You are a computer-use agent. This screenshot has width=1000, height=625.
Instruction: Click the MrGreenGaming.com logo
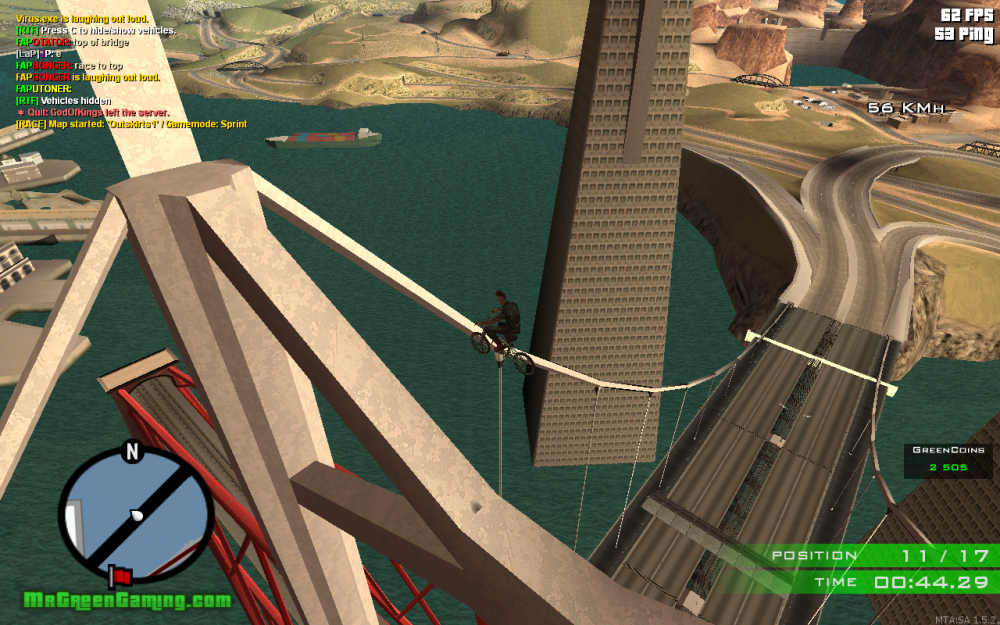coord(128,601)
